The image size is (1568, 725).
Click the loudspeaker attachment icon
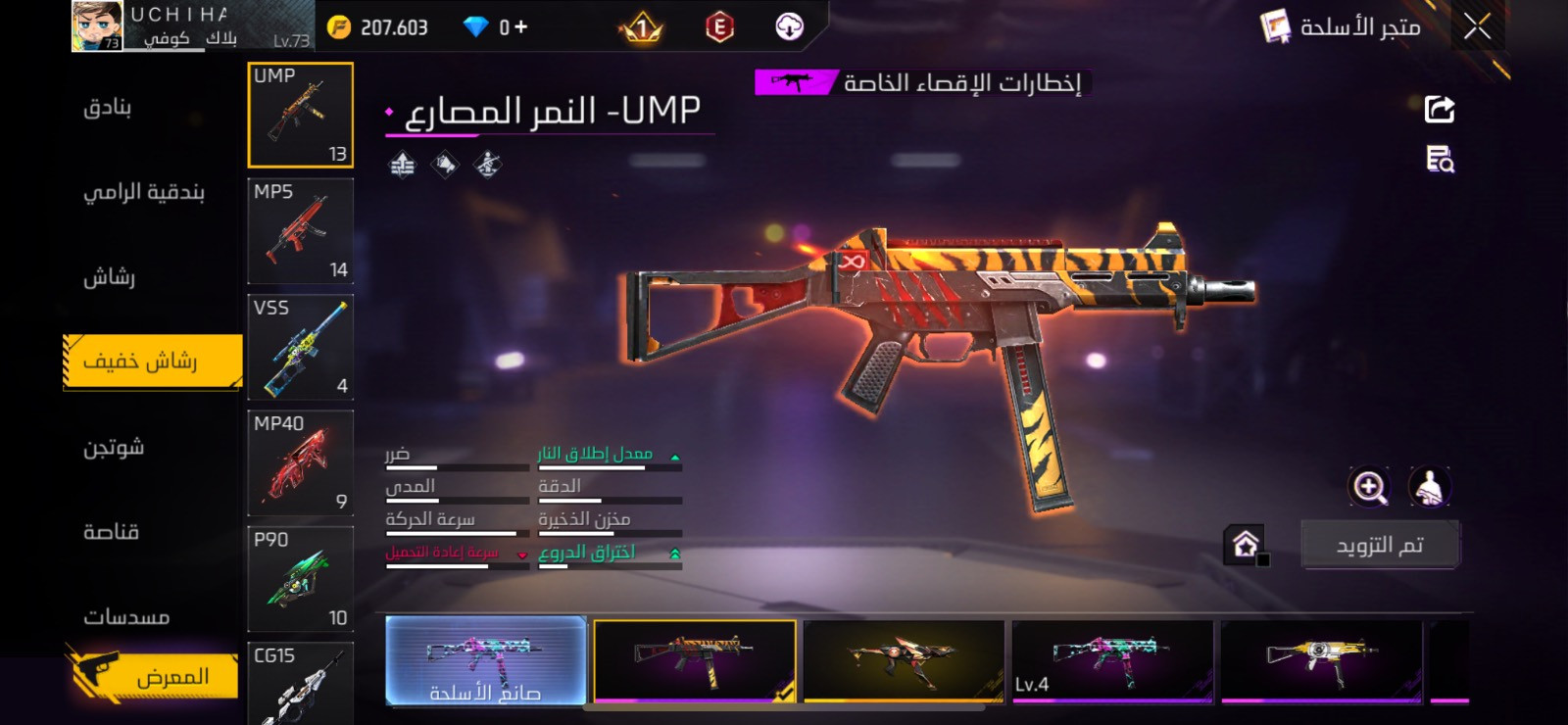[444, 164]
